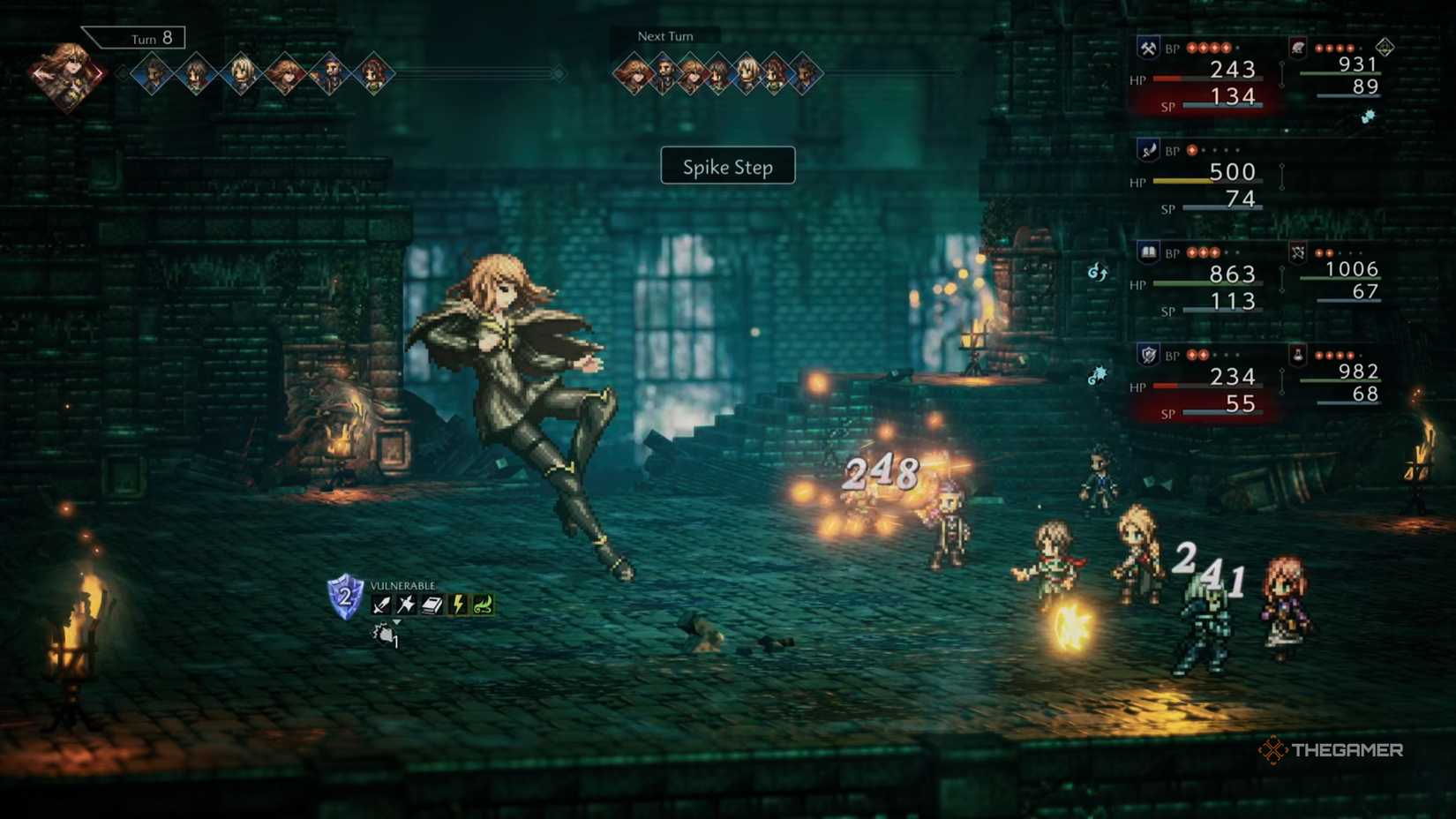Toggle the single lit BP pip of the 500 HP character
This screenshot has height=819, width=1456.
click(1192, 151)
